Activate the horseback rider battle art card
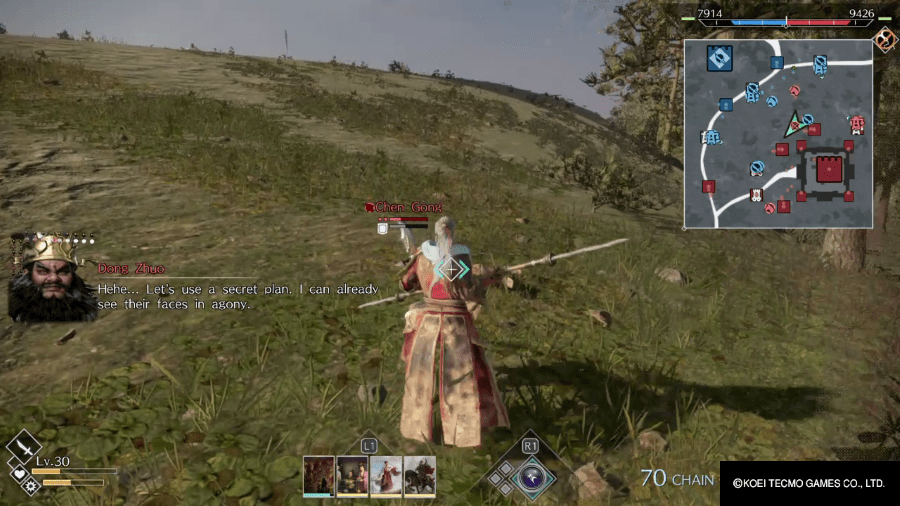 click(419, 476)
